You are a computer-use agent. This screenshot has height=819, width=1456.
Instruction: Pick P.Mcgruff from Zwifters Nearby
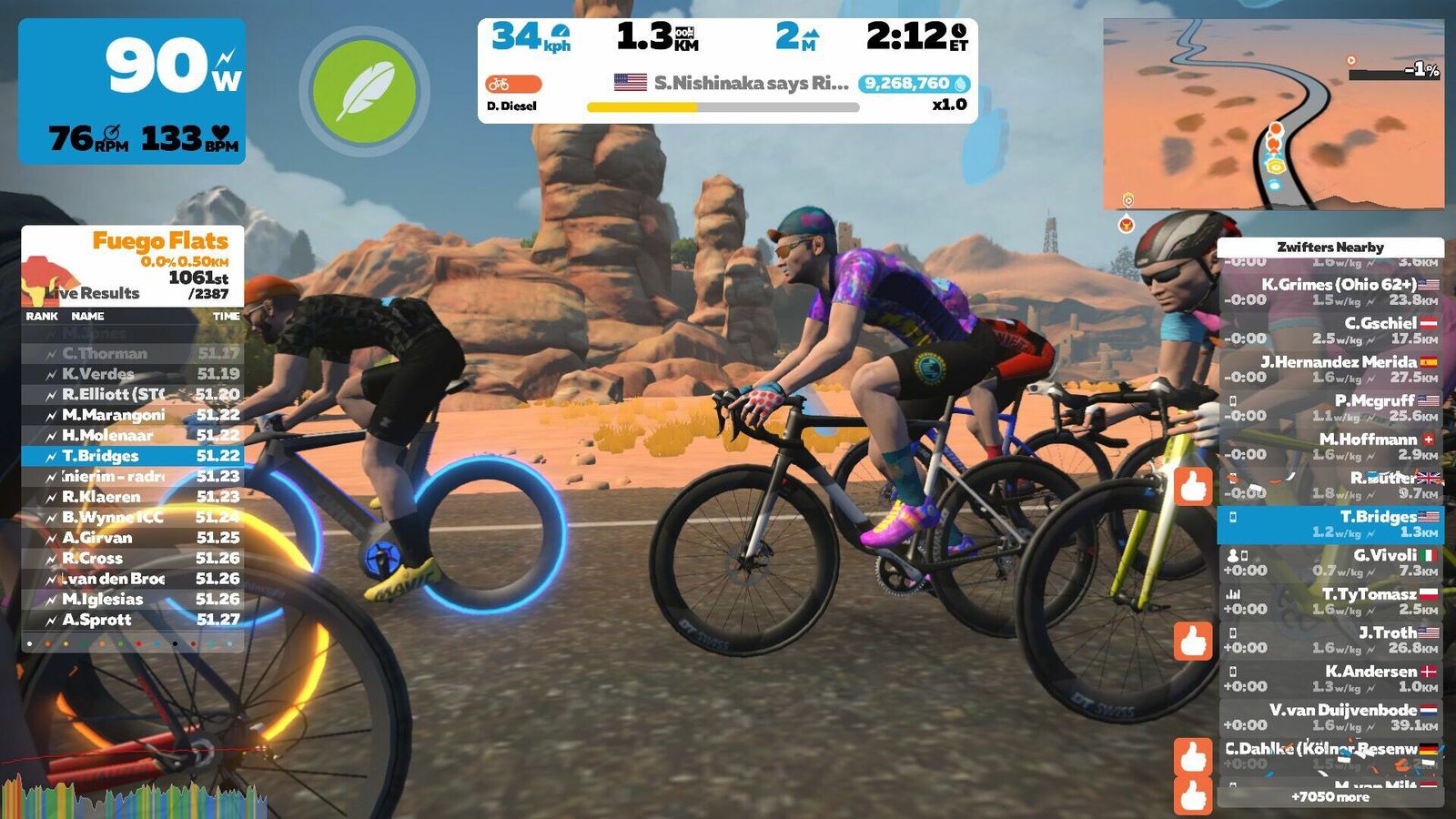coord(1330,408)
